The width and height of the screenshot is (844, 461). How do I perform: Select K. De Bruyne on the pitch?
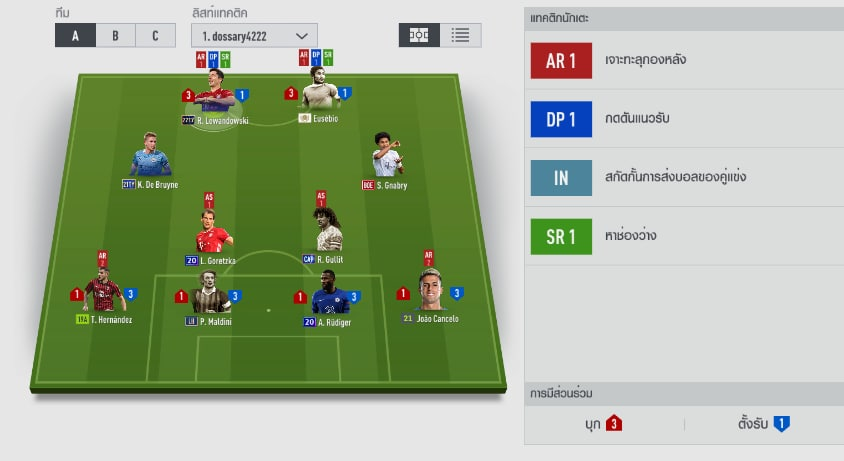[x=150, y=158]
